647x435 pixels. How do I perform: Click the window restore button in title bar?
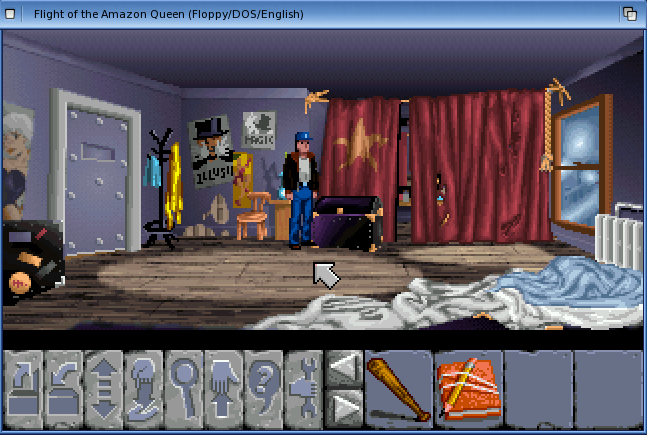pos(630,14)
